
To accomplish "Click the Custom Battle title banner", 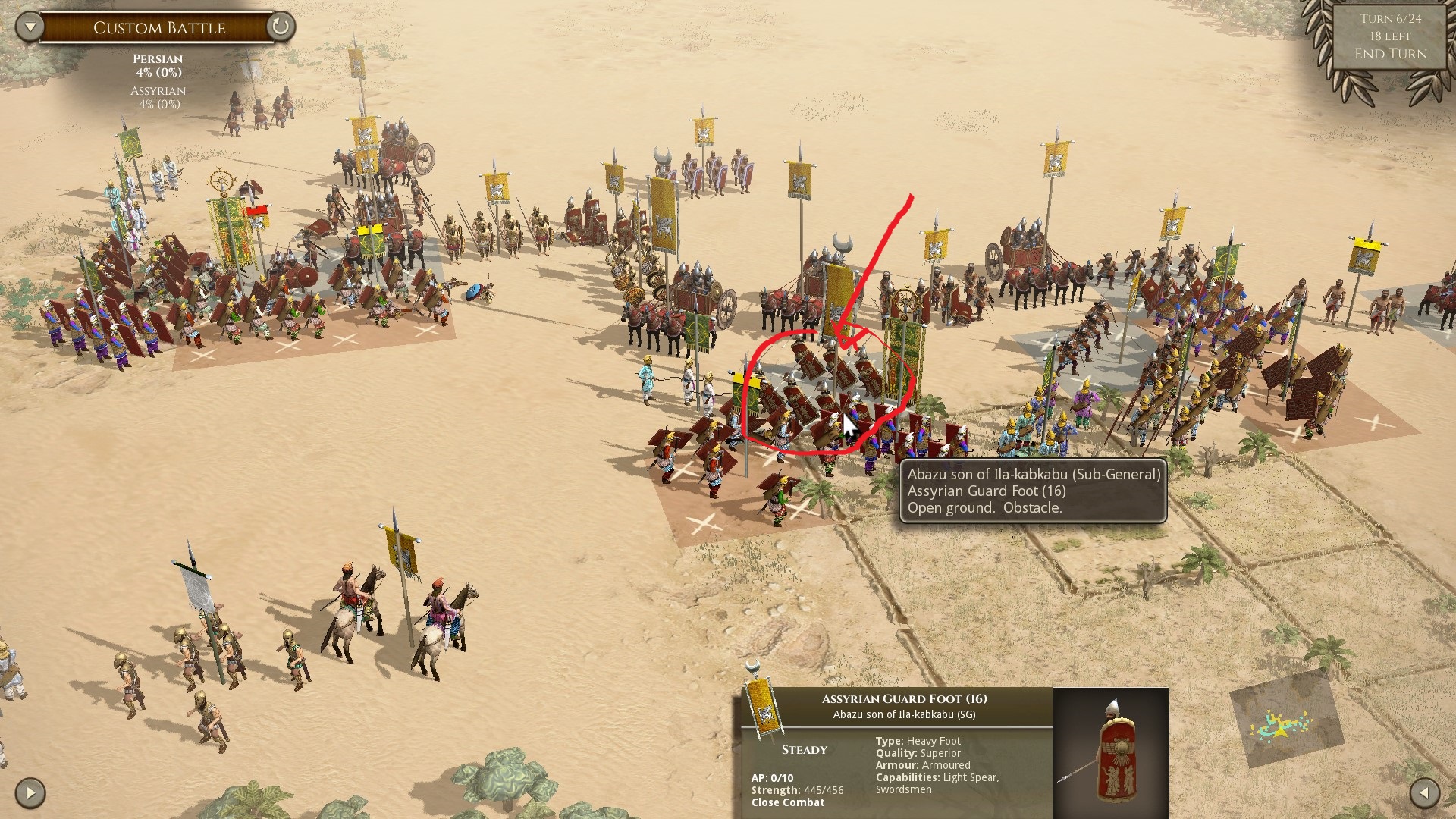I will (159, 27).
